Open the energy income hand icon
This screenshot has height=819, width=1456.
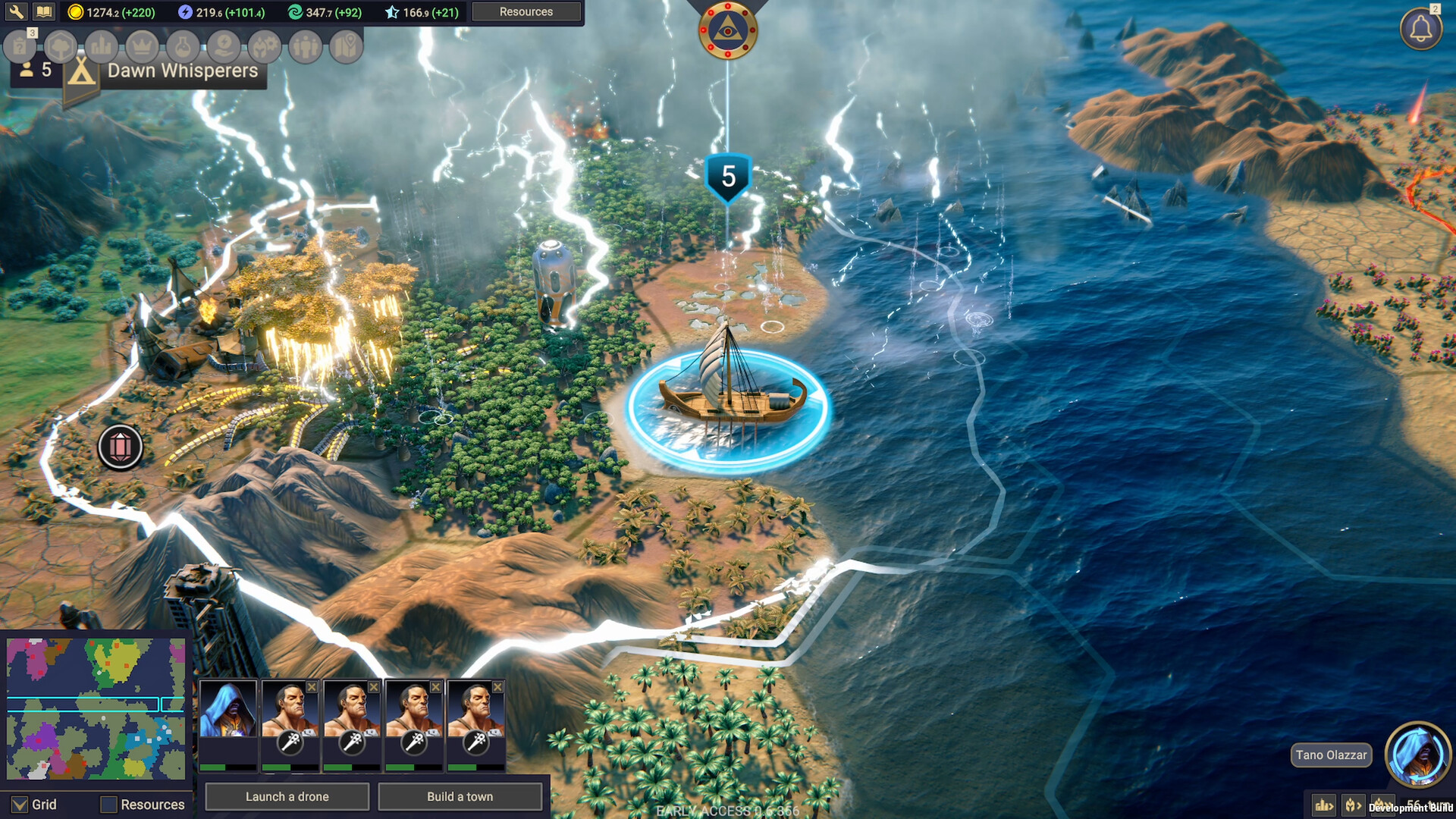point(224,47)
